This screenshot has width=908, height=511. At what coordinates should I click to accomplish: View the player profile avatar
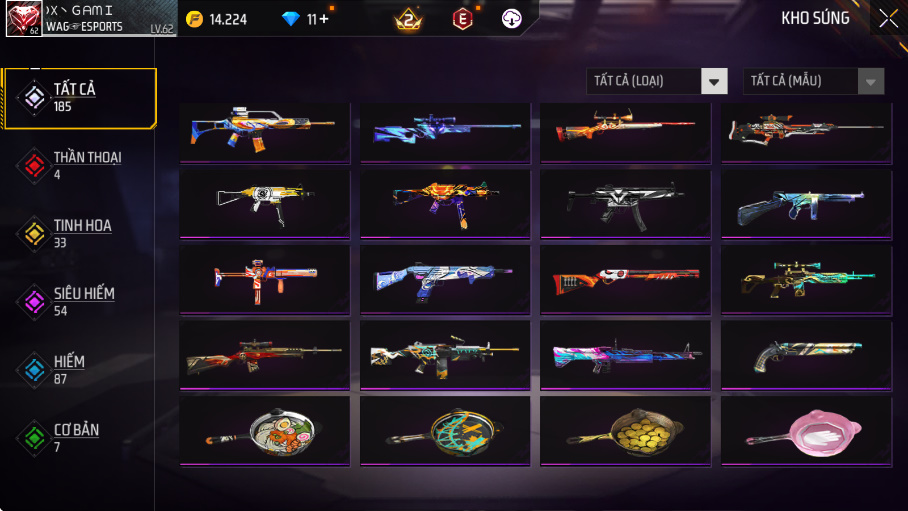point(24,18)
